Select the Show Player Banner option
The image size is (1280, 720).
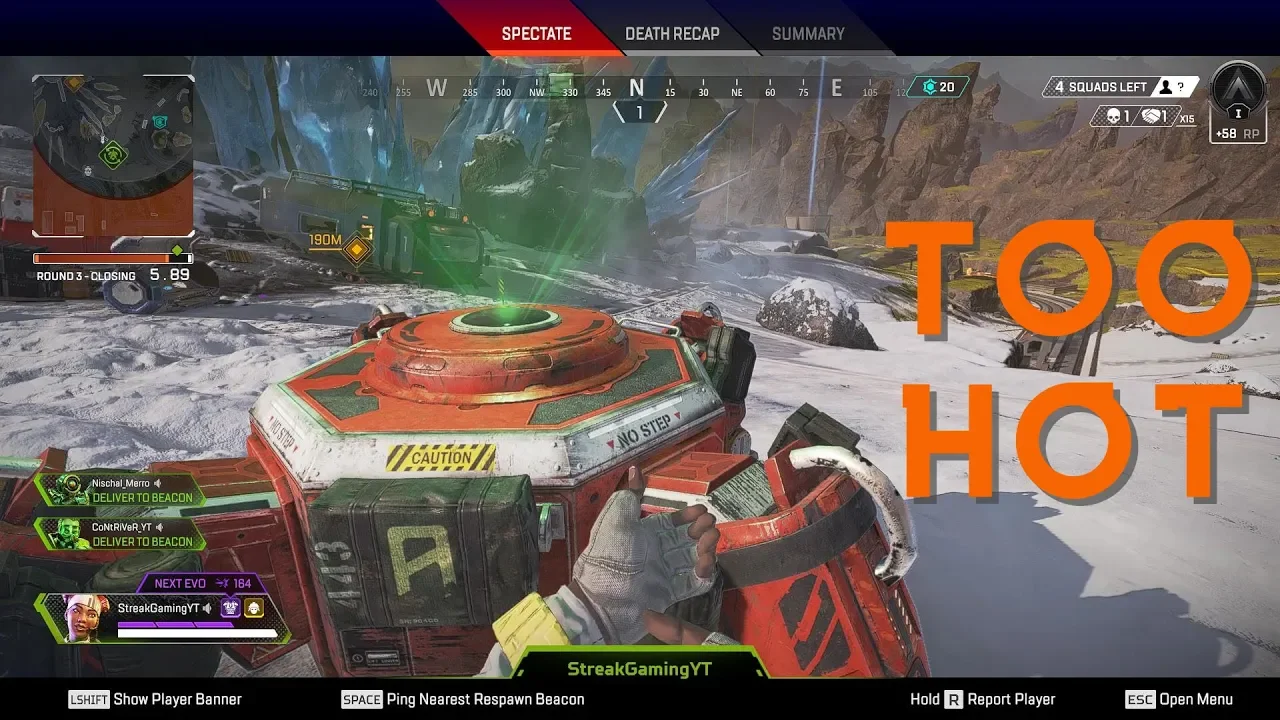coord(156,700)
